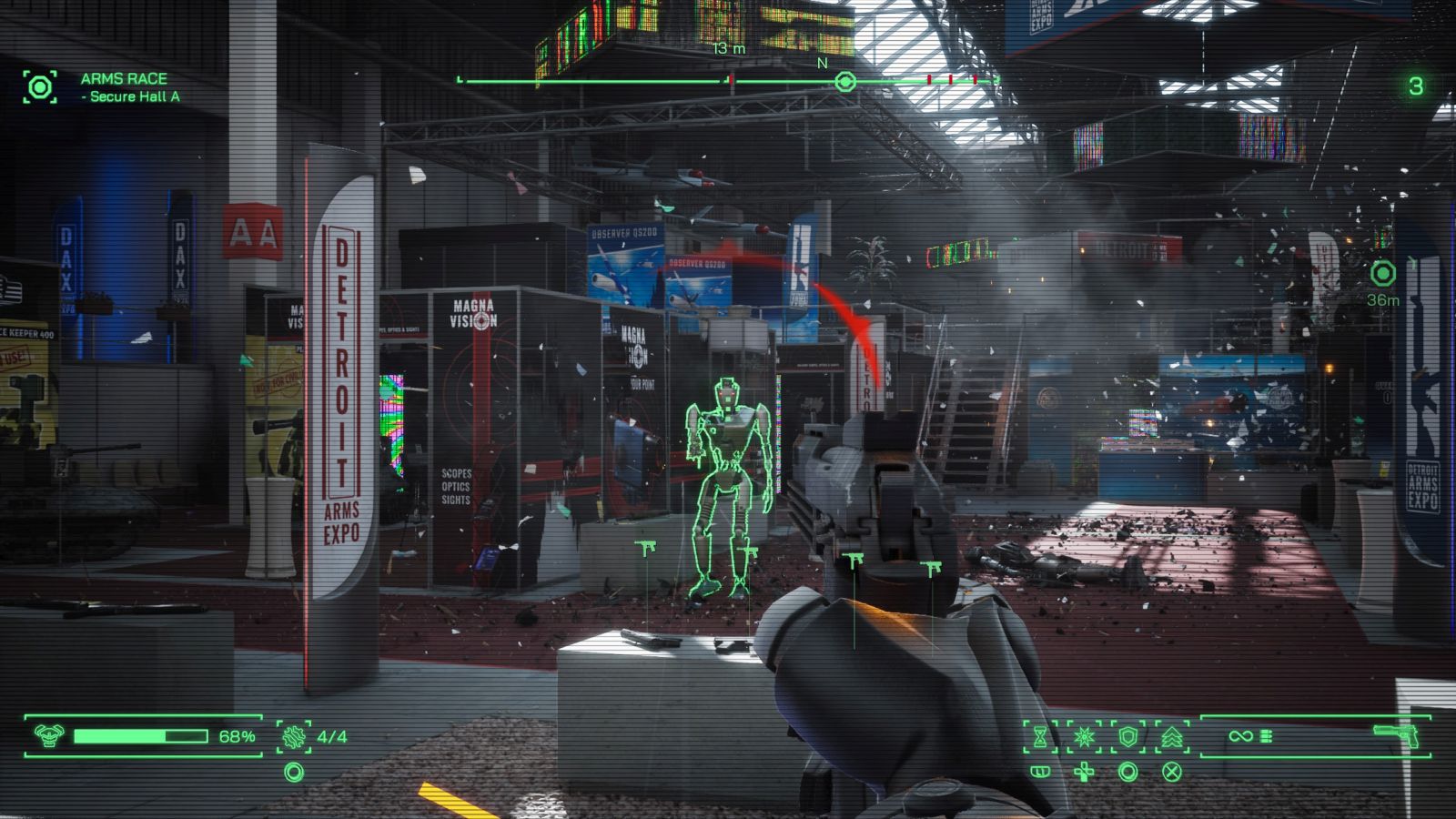Select the Auto-9 pistol weapon icon

coord(1396,735)
